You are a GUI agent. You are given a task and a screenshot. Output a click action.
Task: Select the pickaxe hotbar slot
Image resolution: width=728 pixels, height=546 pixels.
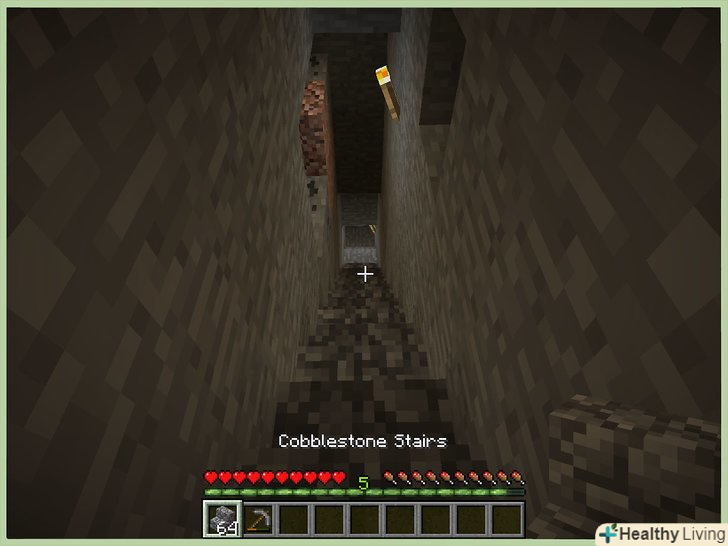258,519
